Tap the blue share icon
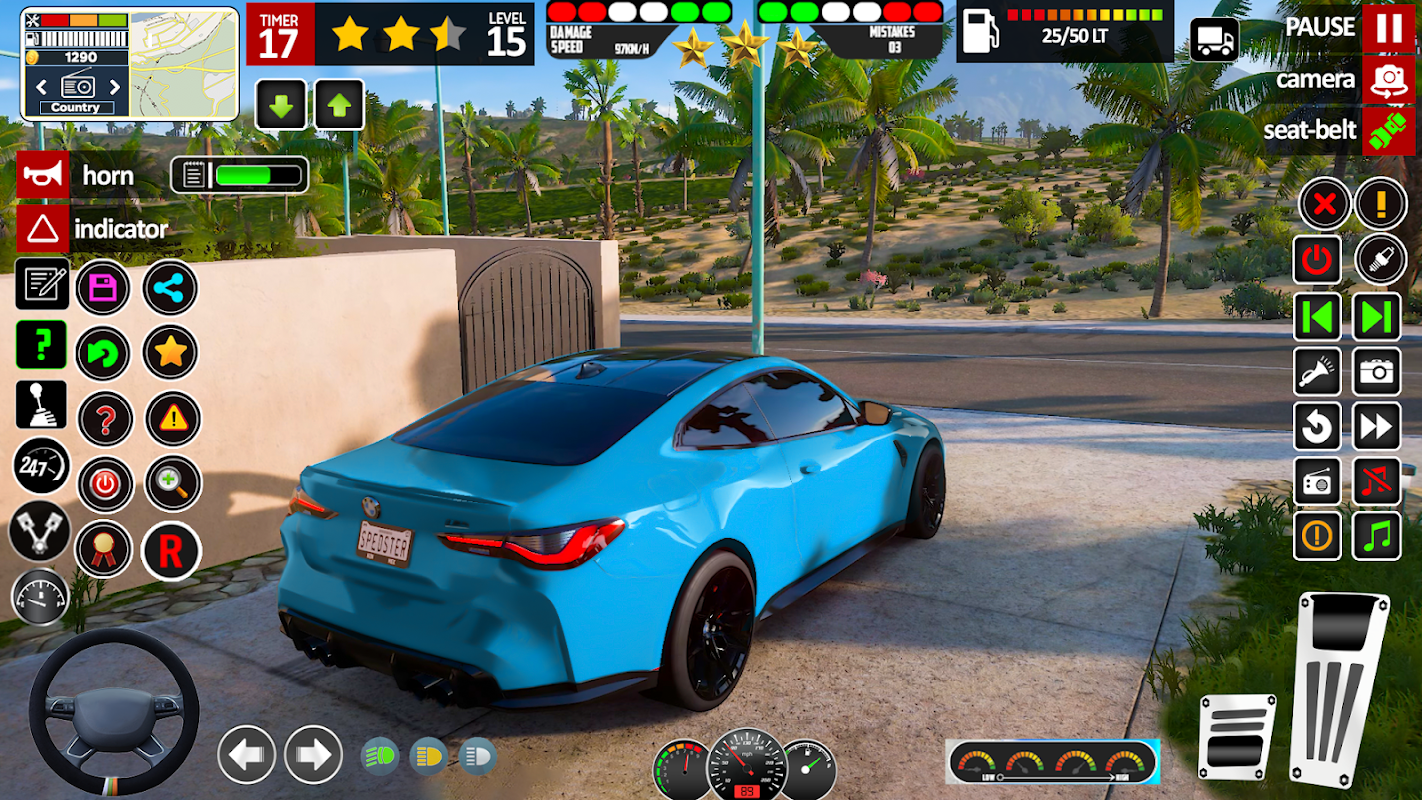 170,289
